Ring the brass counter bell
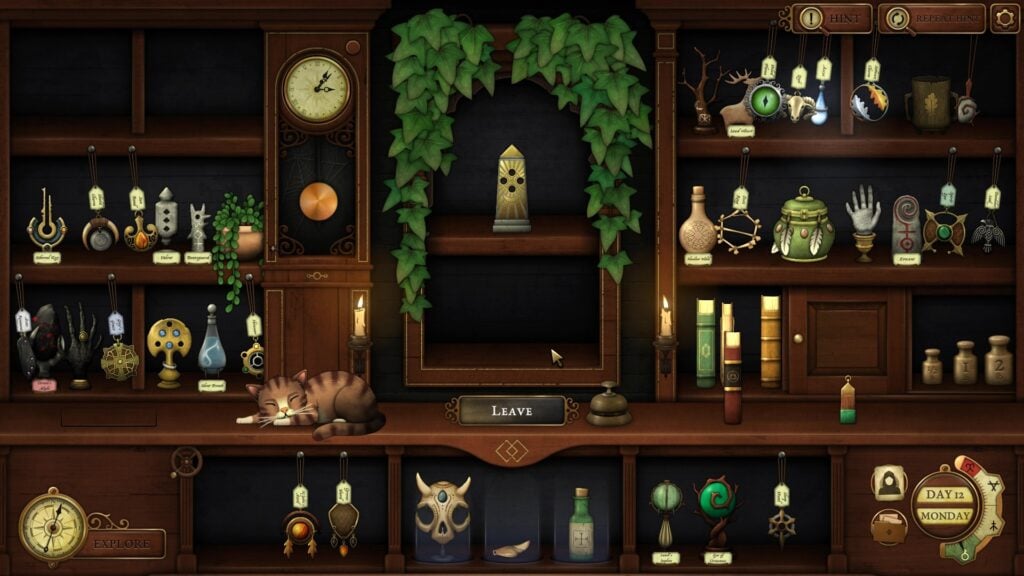The height and width of the screenshot is (576, 1024). (608, 406)
